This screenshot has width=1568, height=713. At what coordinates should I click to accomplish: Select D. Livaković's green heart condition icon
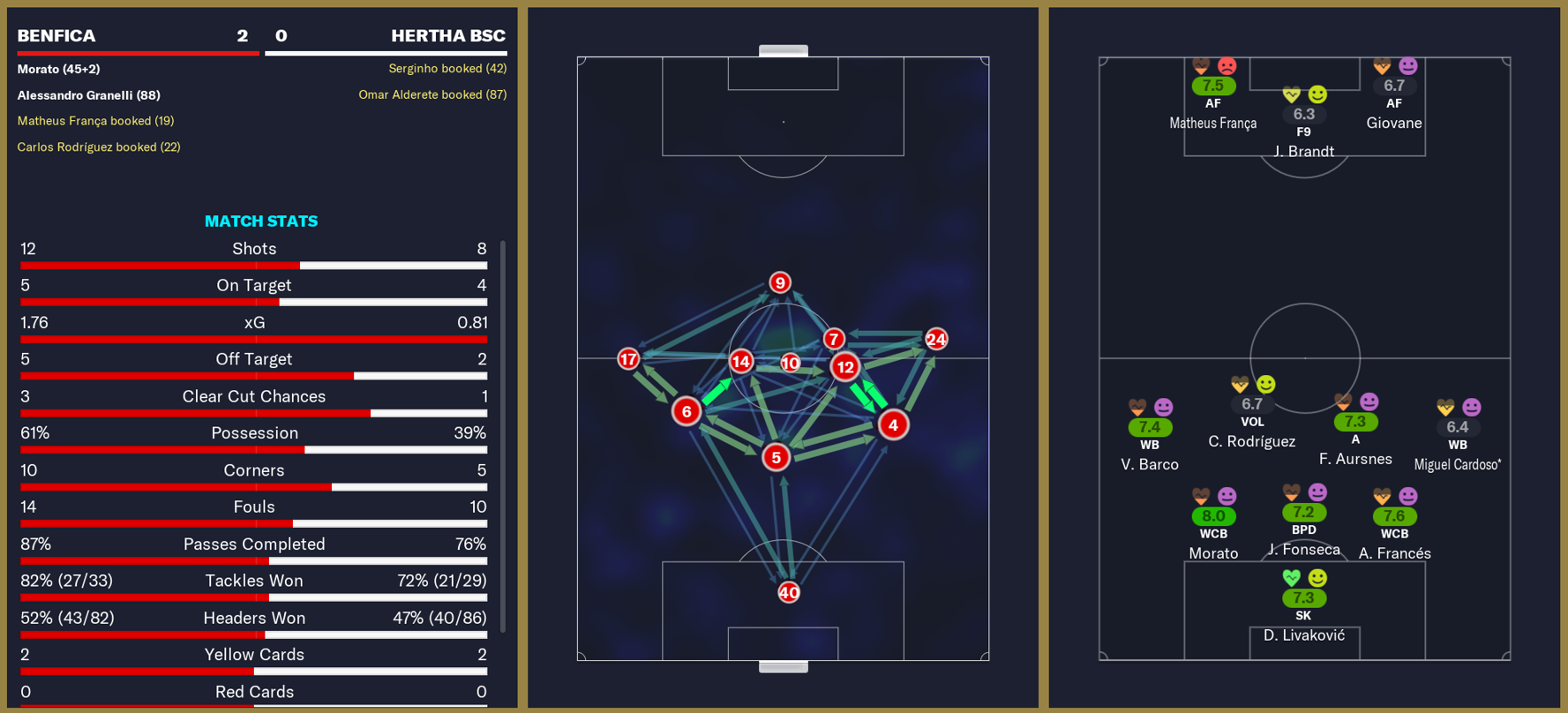(x=1291, y=574)
